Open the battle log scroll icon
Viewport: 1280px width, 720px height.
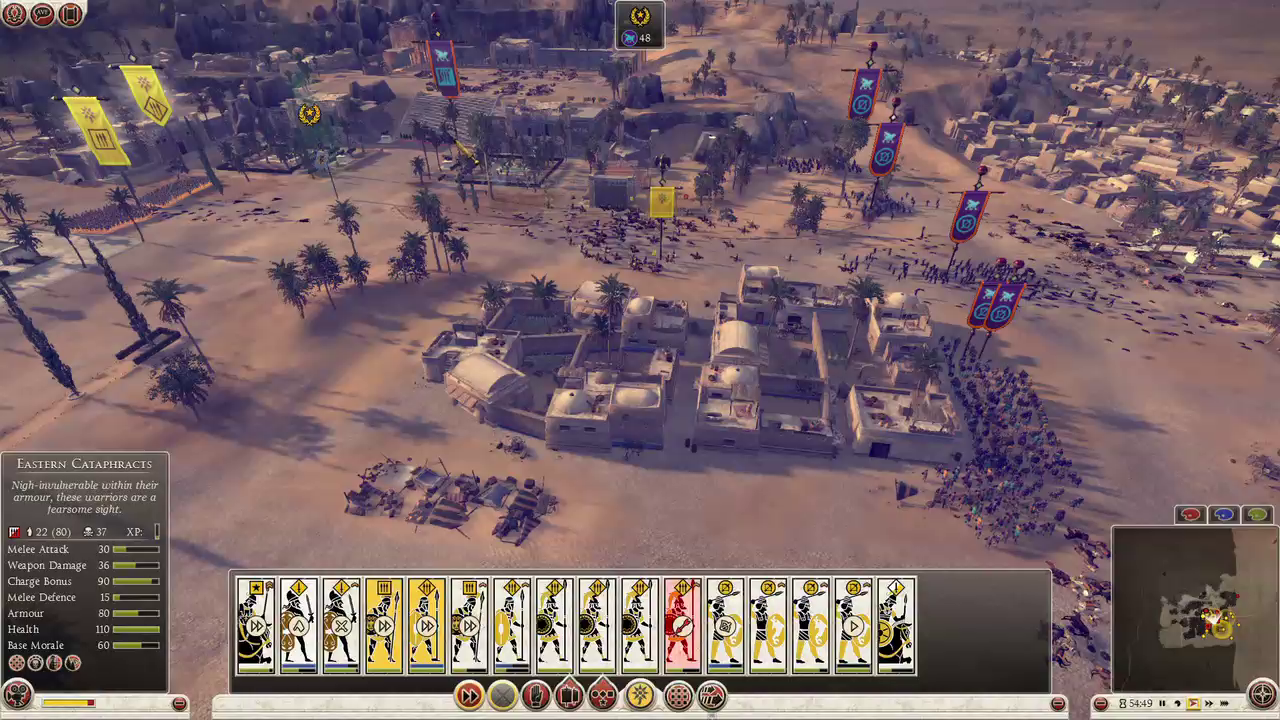pyautogui.click(x=71, y=15)
